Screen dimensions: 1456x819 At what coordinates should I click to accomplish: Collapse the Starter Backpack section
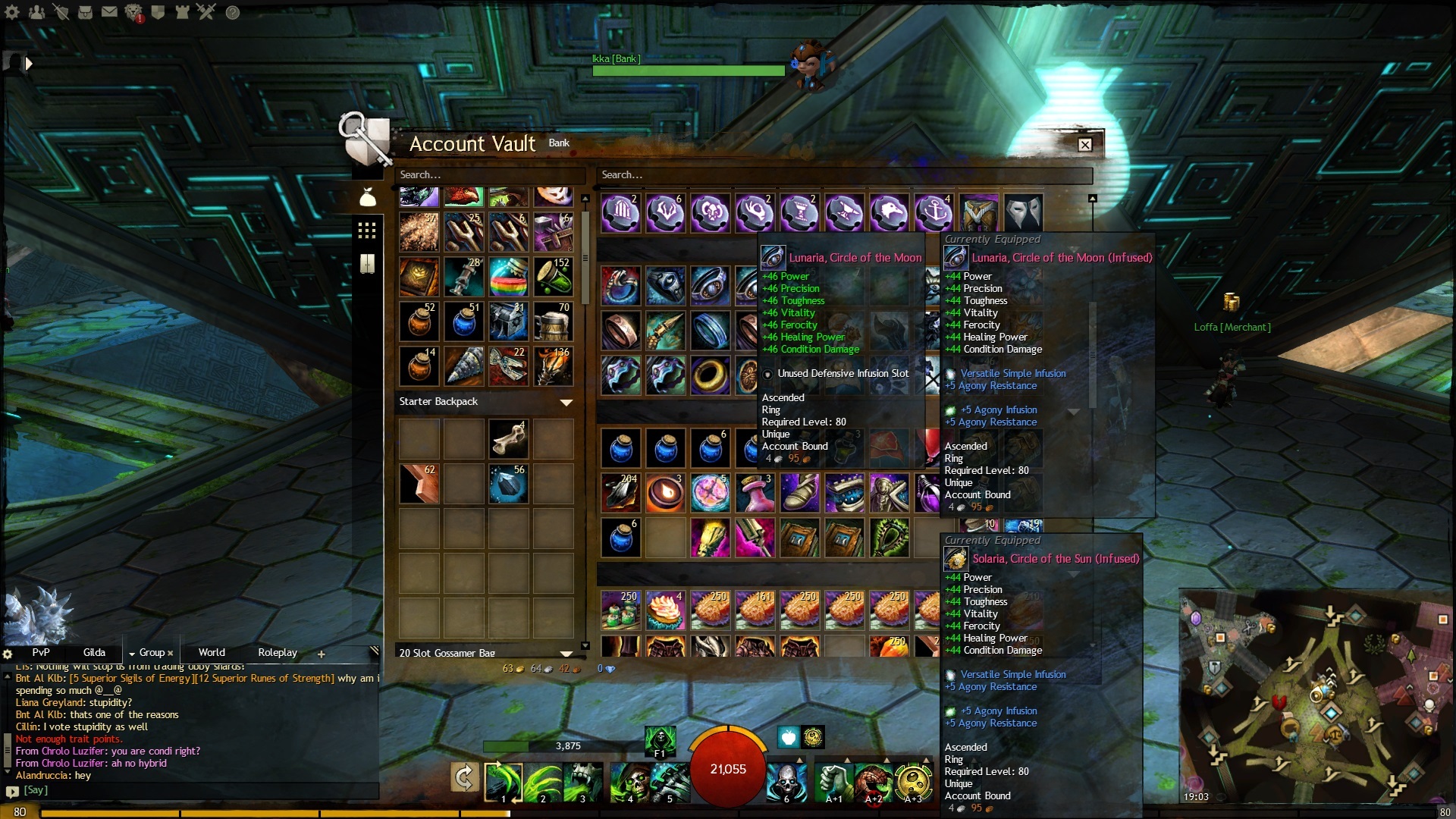coord(566,402)
